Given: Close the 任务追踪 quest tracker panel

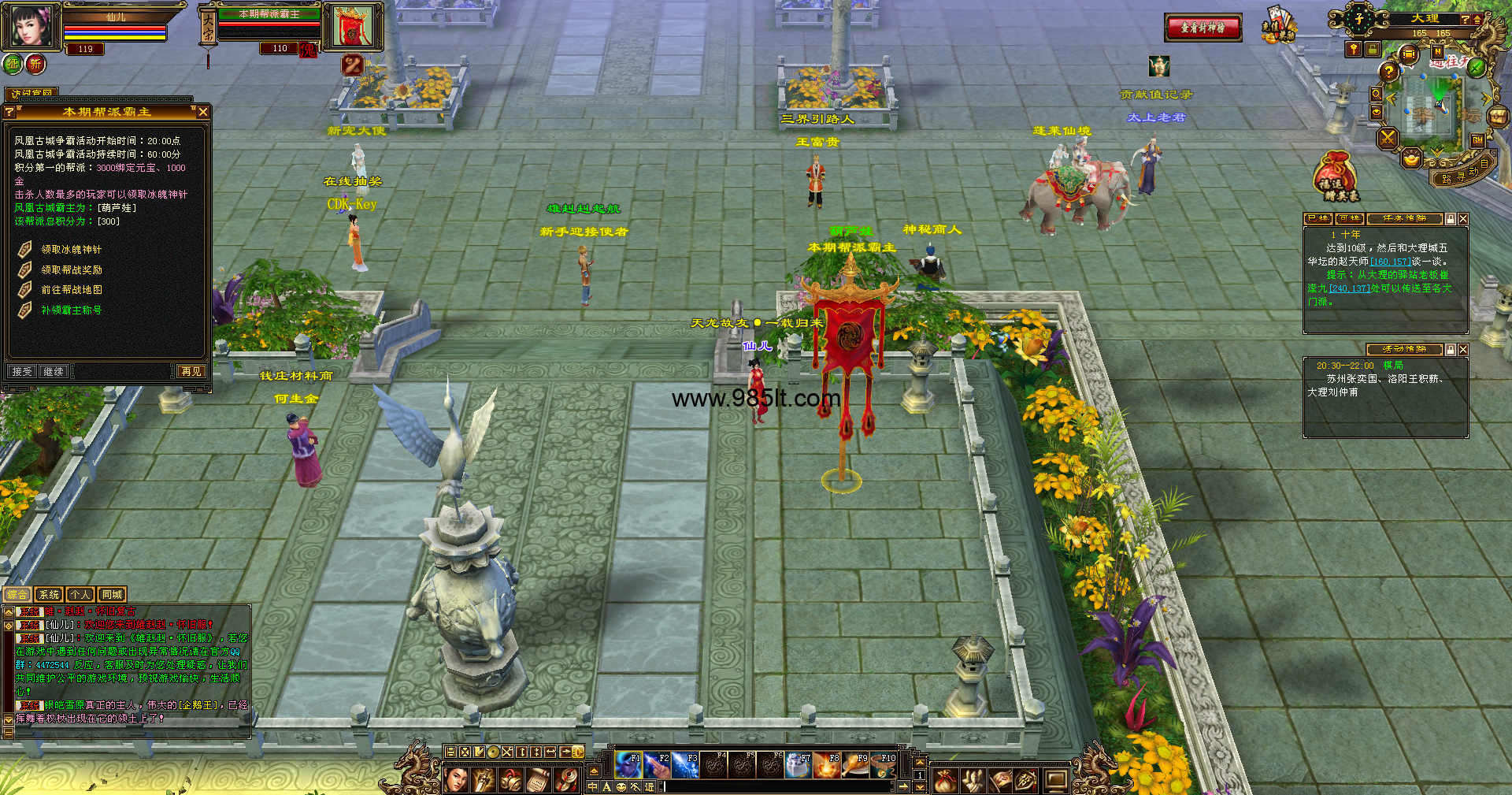Looking at the screenshot, I should point(1463,219).
